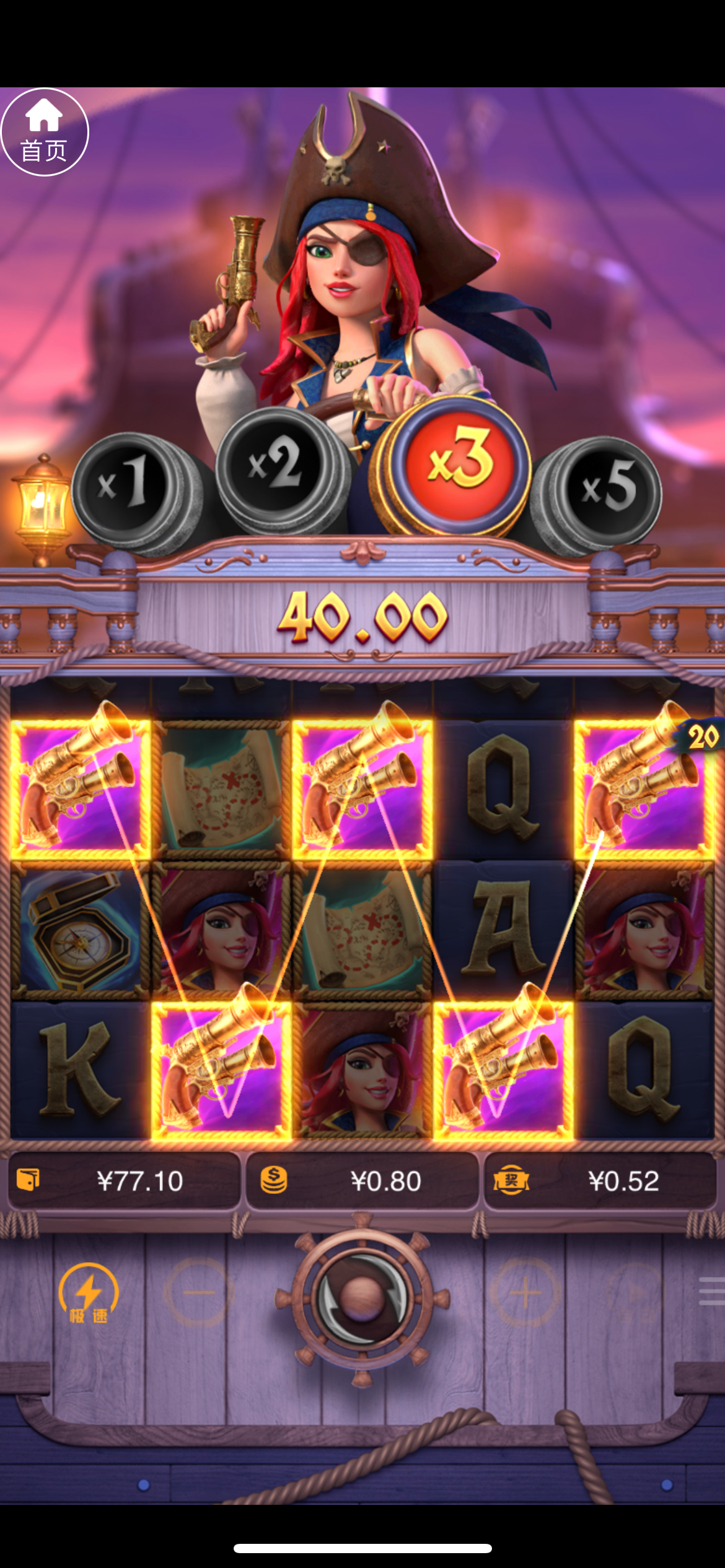
Task: Go back to the 首页 home screen
Action: (x=44, y=132)
